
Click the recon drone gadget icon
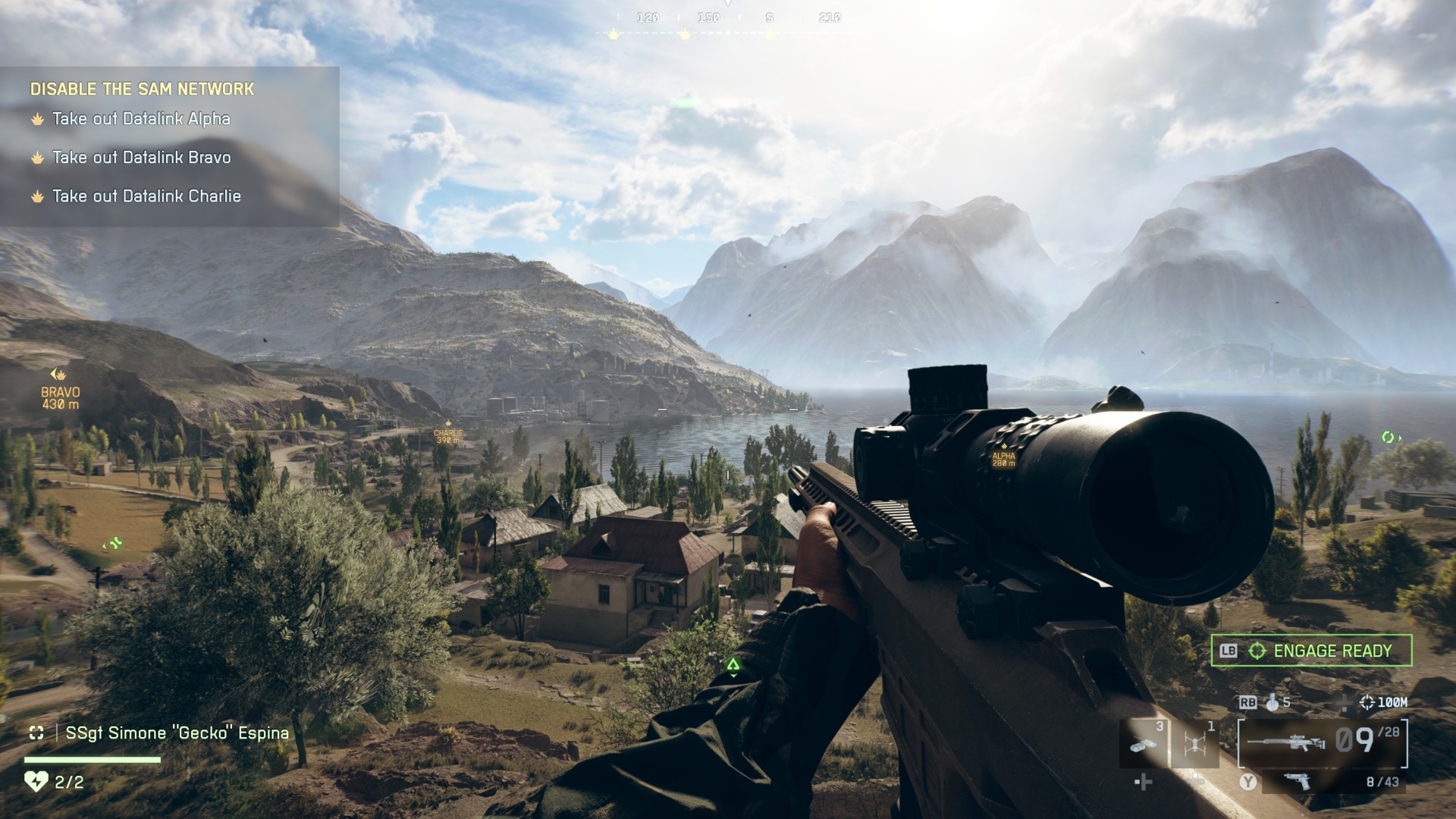click(1195, 744)
